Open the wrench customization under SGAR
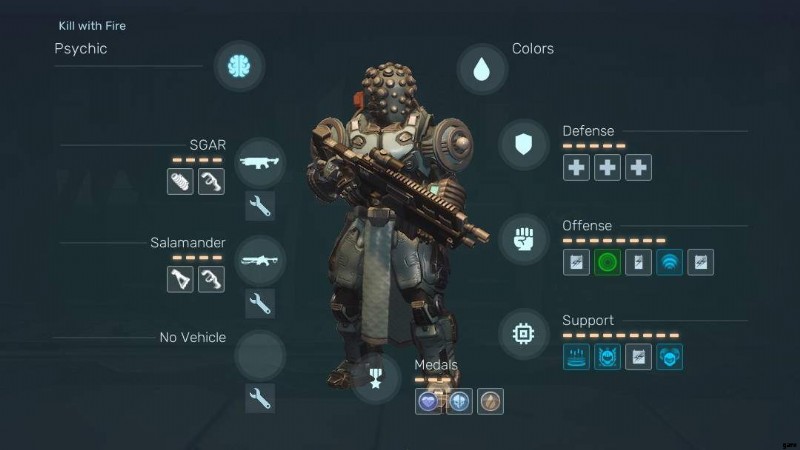The height and width of the screenshot is (450, 800). [x=260, y=207]
